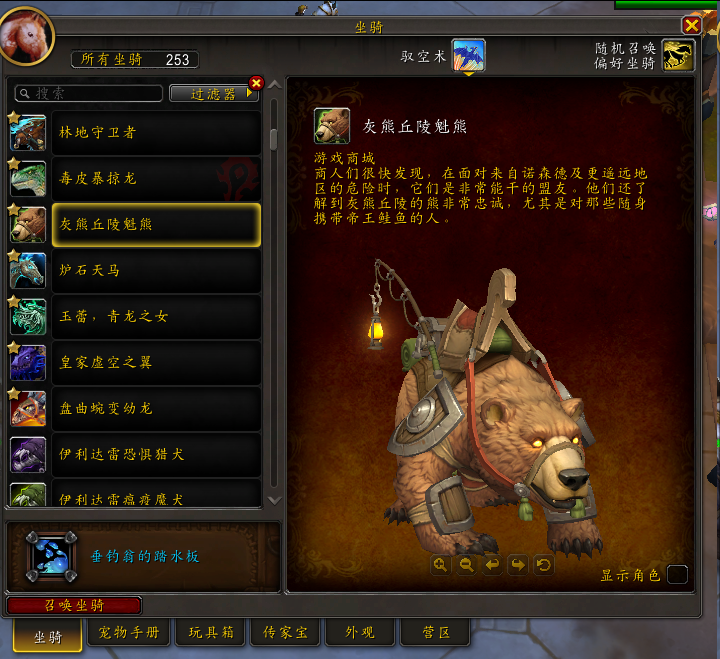
Task: Clear the mount filter with red X
Action: click(256, 83)
